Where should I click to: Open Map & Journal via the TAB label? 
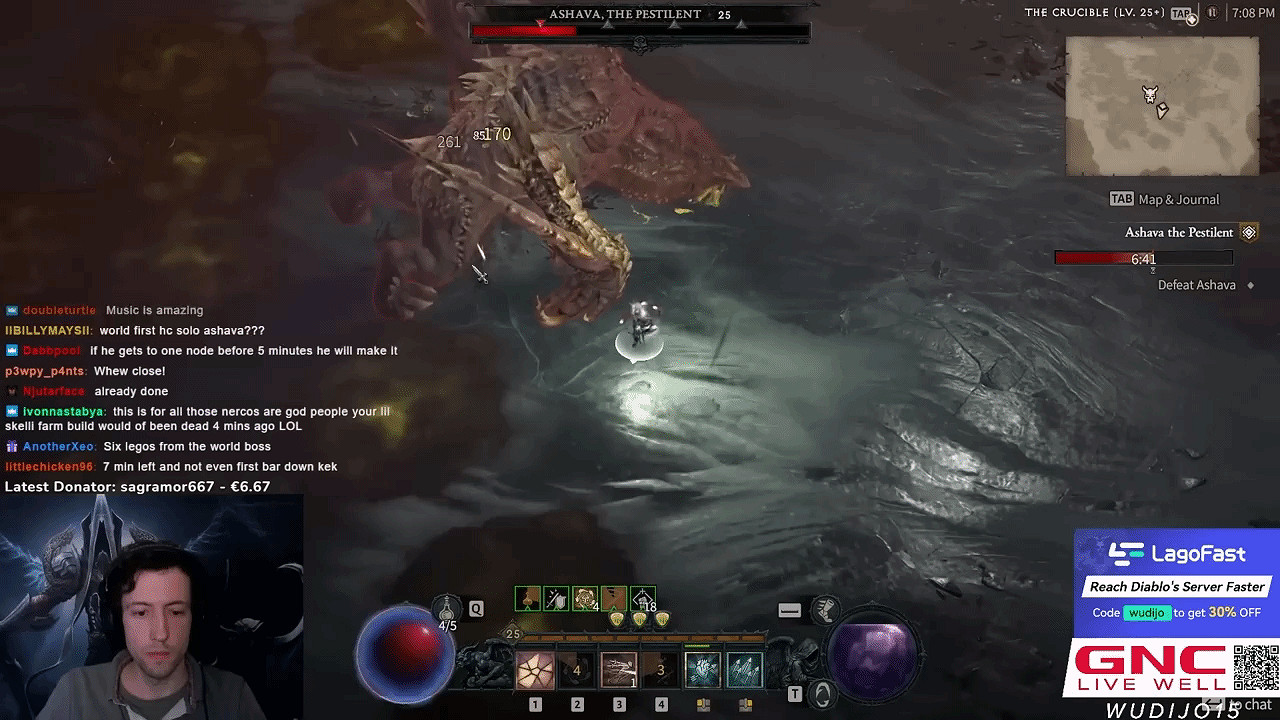click(x=1120, y=199)
